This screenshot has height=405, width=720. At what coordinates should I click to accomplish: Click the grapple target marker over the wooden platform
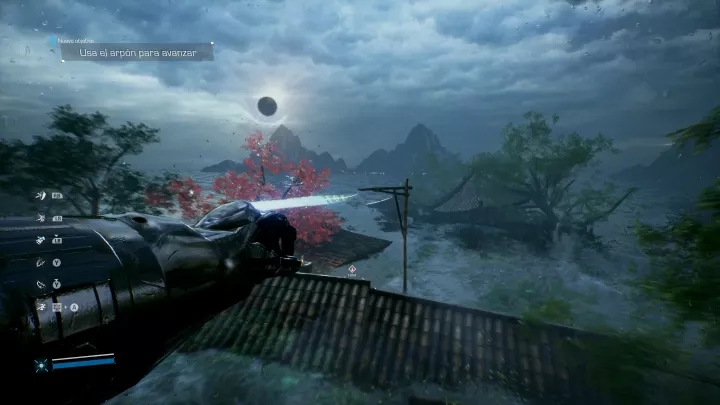(352, 269)
